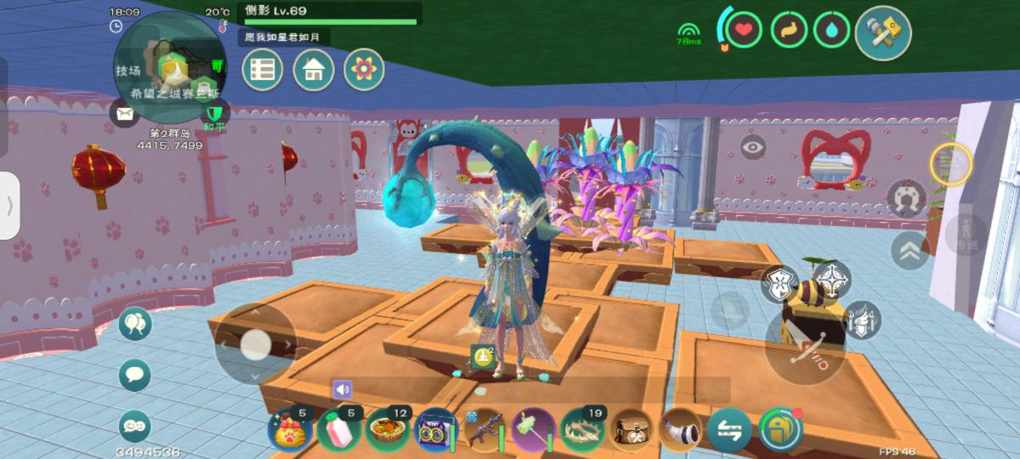This screenshot has height=459, width=1020.
Task: Select the pink milk bottle slot
Action: (337, 430)
